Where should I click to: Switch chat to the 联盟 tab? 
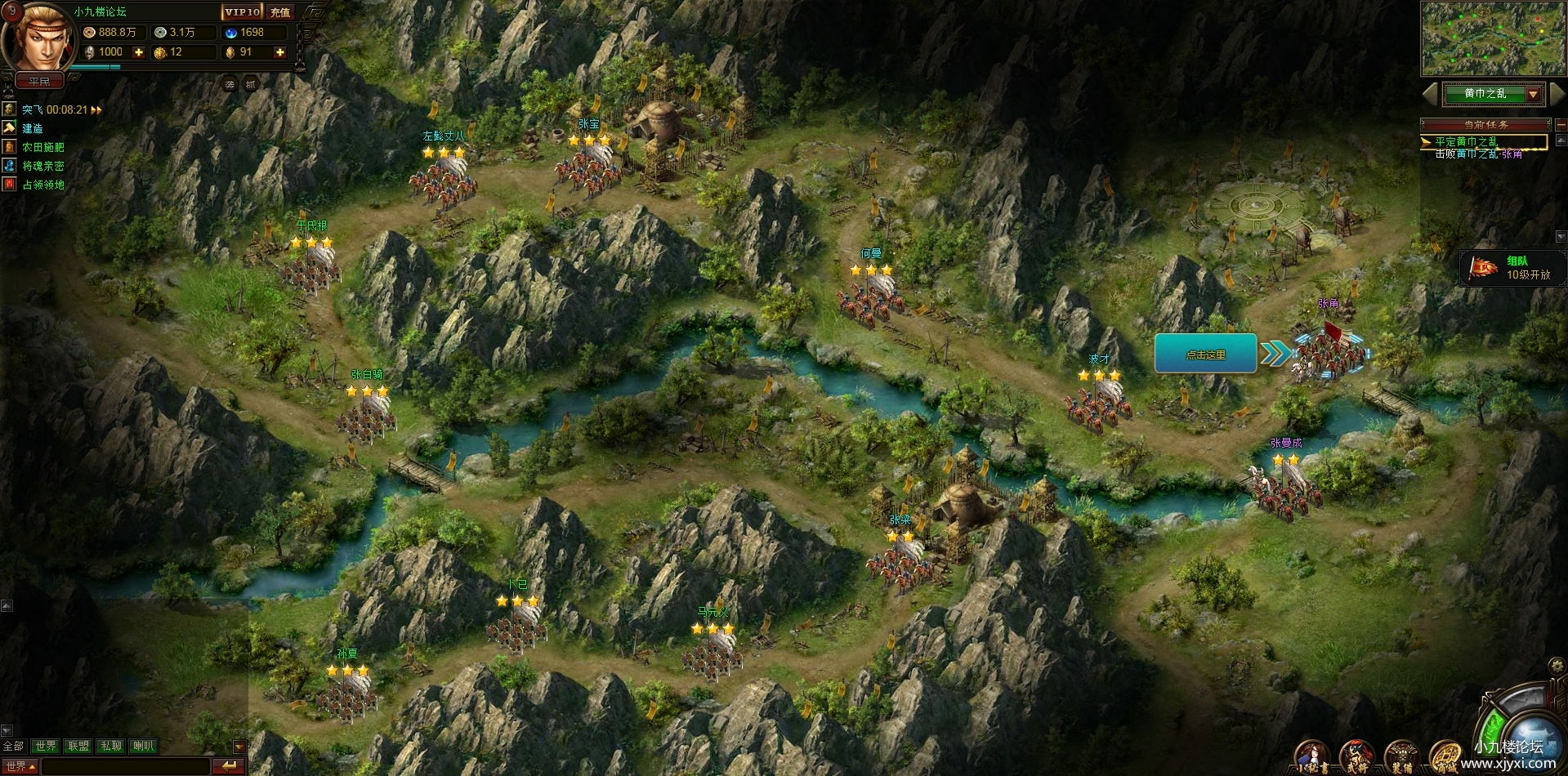click(x=78, y=746)
